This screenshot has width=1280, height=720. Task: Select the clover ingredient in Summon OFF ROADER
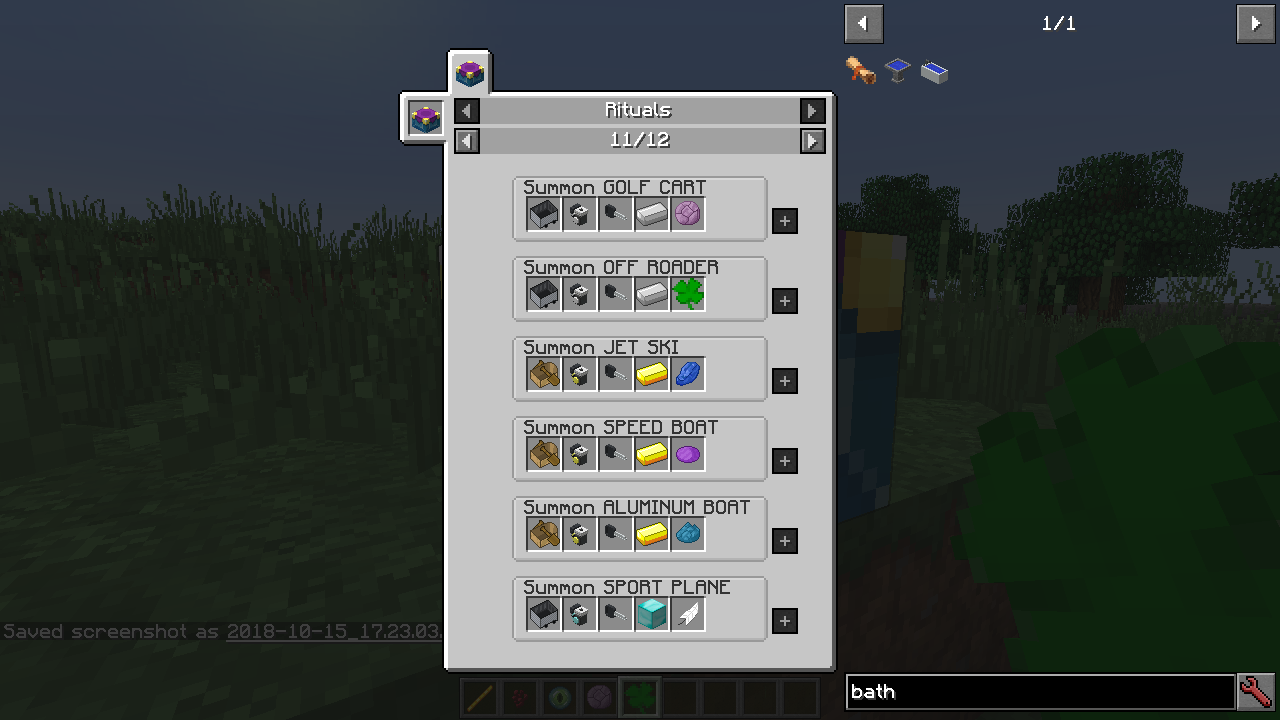[x=687, y=293]
